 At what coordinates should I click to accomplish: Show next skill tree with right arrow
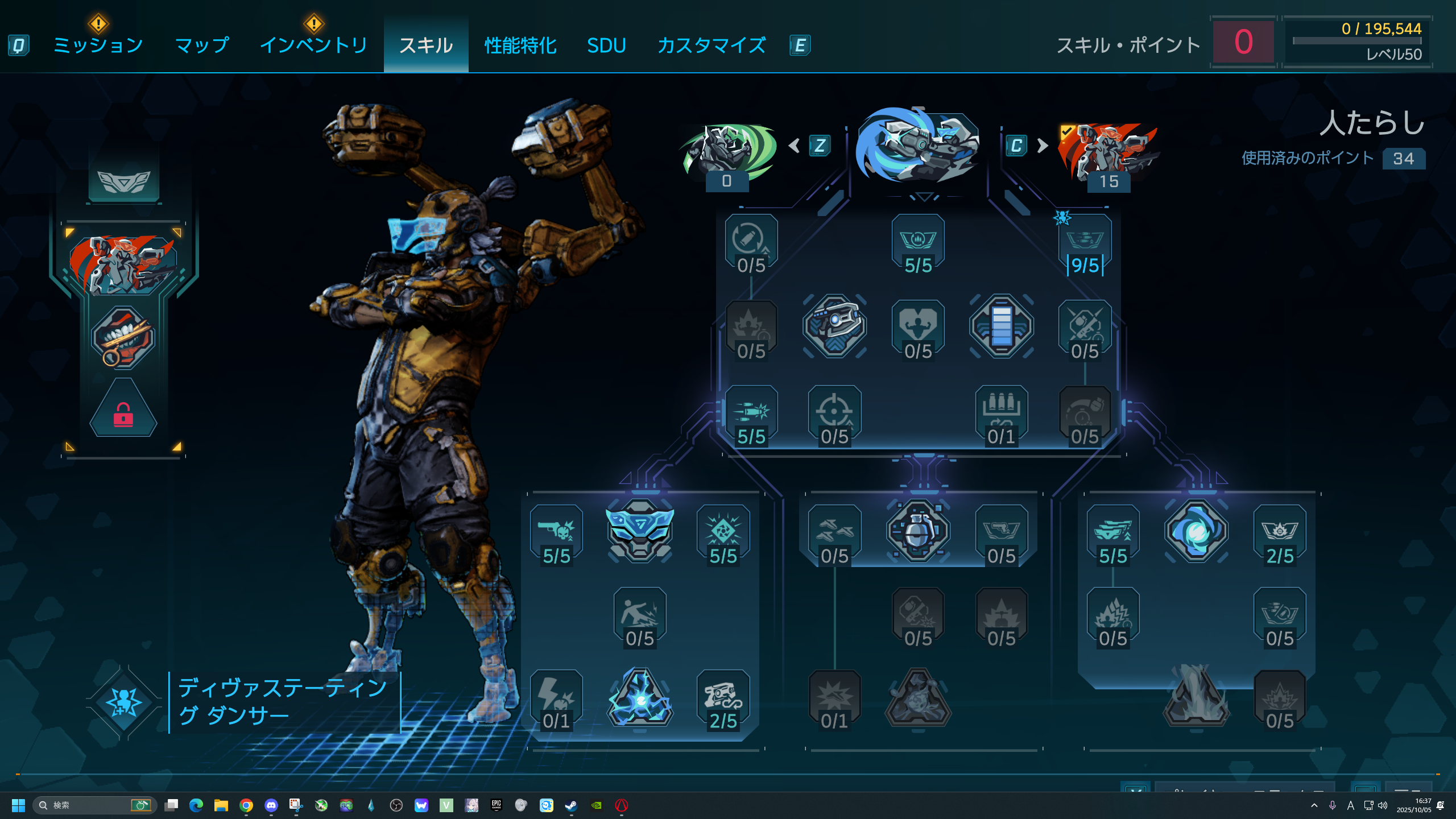point(1043,146)
